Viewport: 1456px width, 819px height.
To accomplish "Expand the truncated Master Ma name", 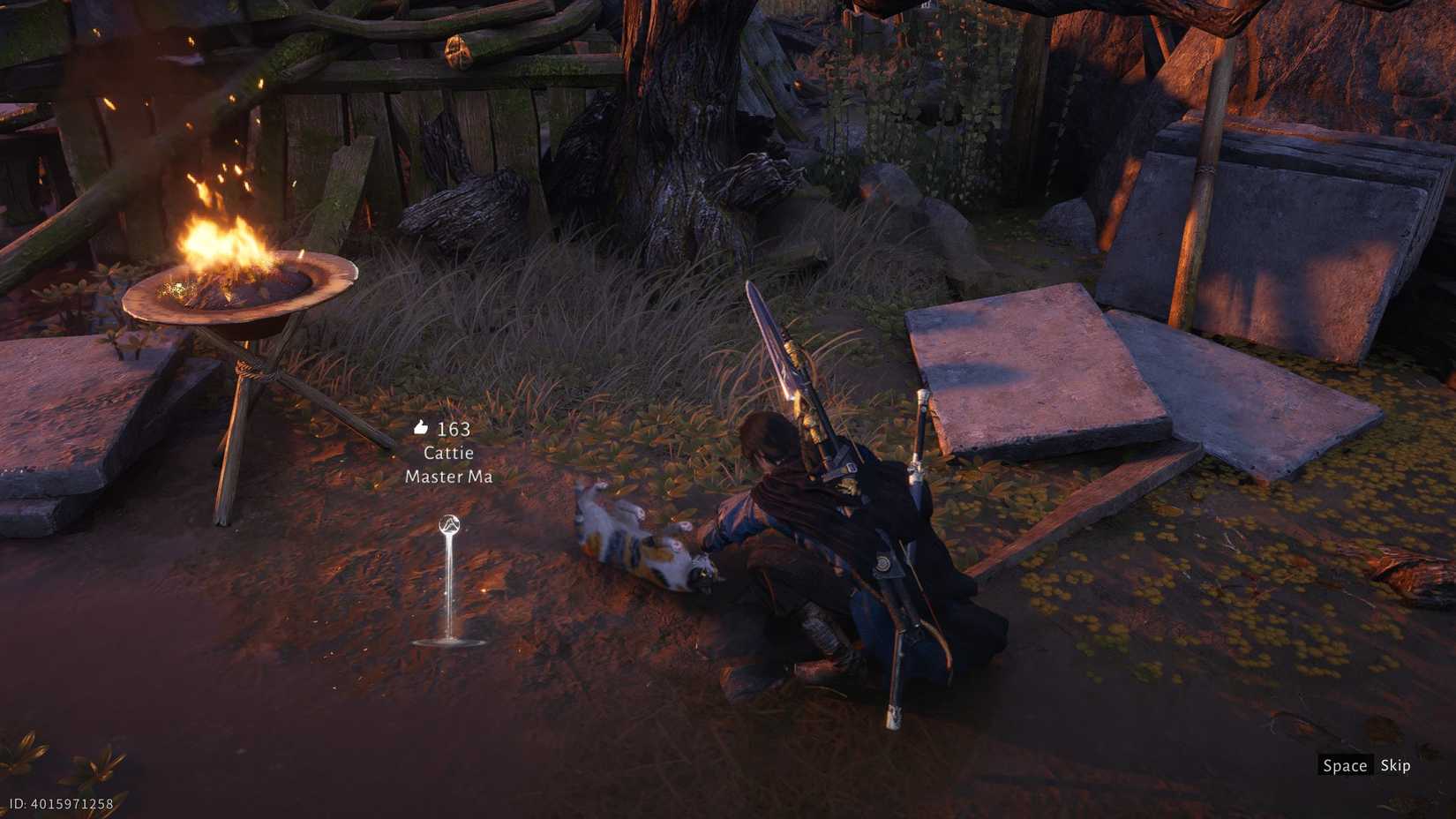I will point(449,477).
